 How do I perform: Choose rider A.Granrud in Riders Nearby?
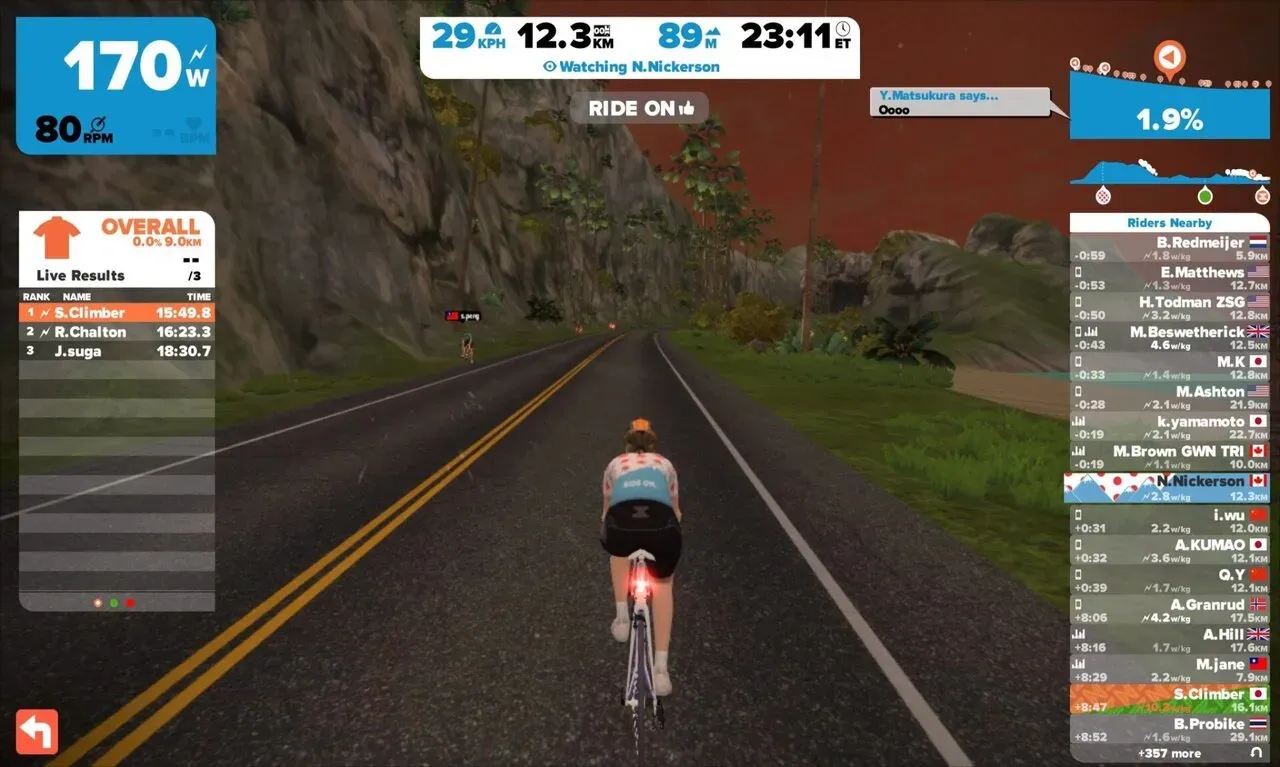[x=1169, y=611]
